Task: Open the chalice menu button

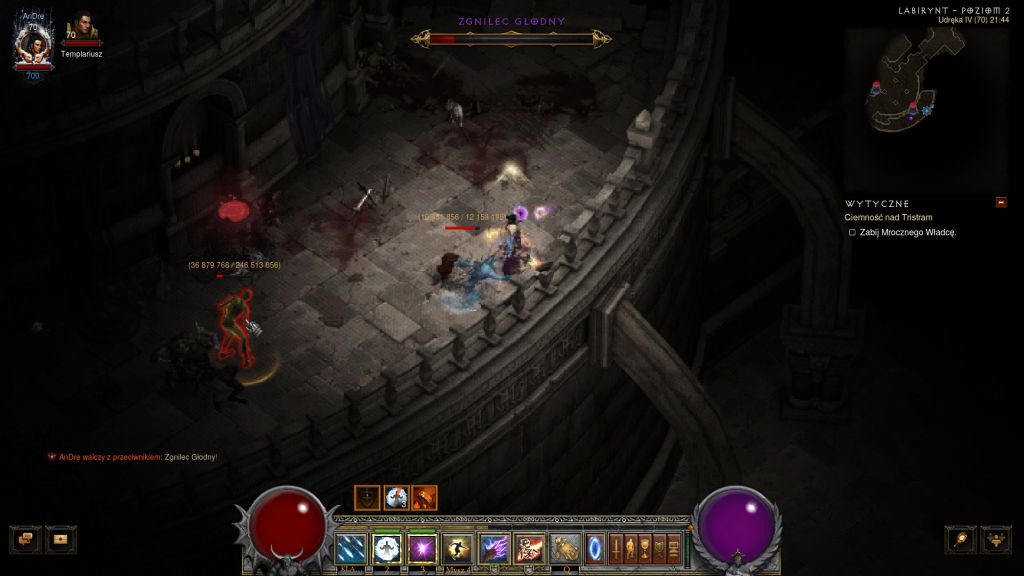Action: [646, 548]
